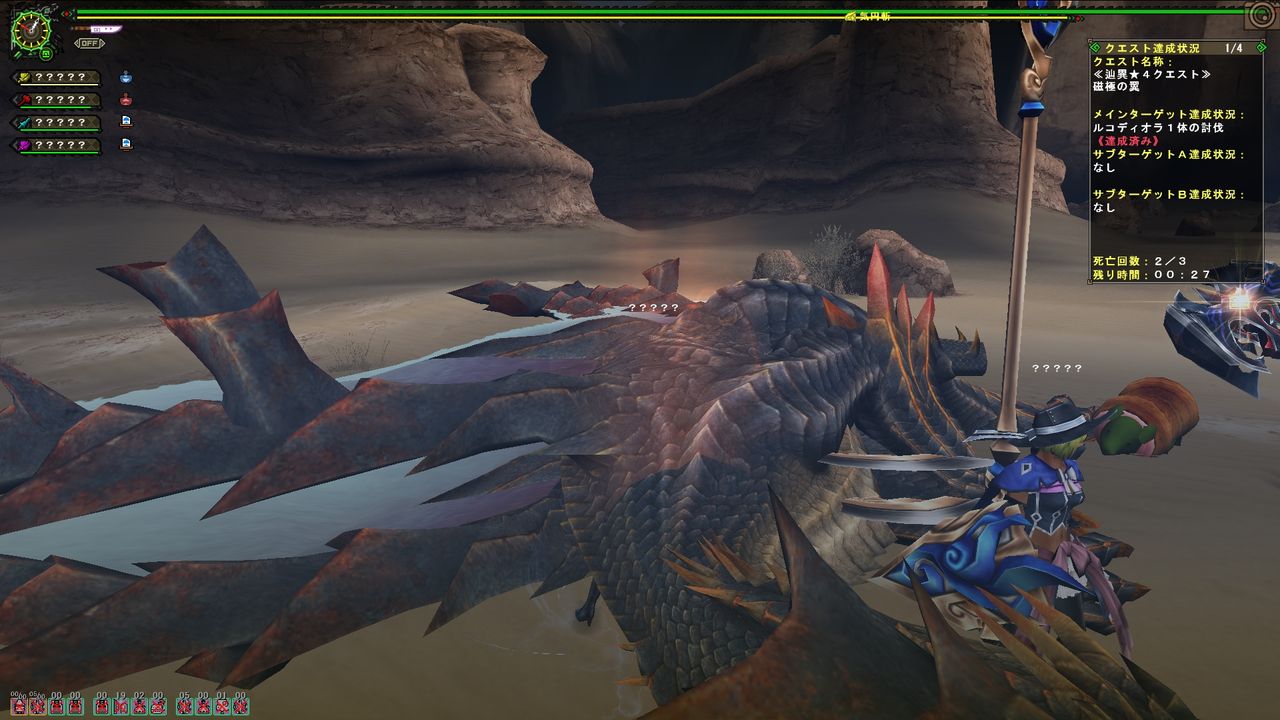Click the left green diamond on quest status header
1280x720 pixels.
tap(1096, 46)
